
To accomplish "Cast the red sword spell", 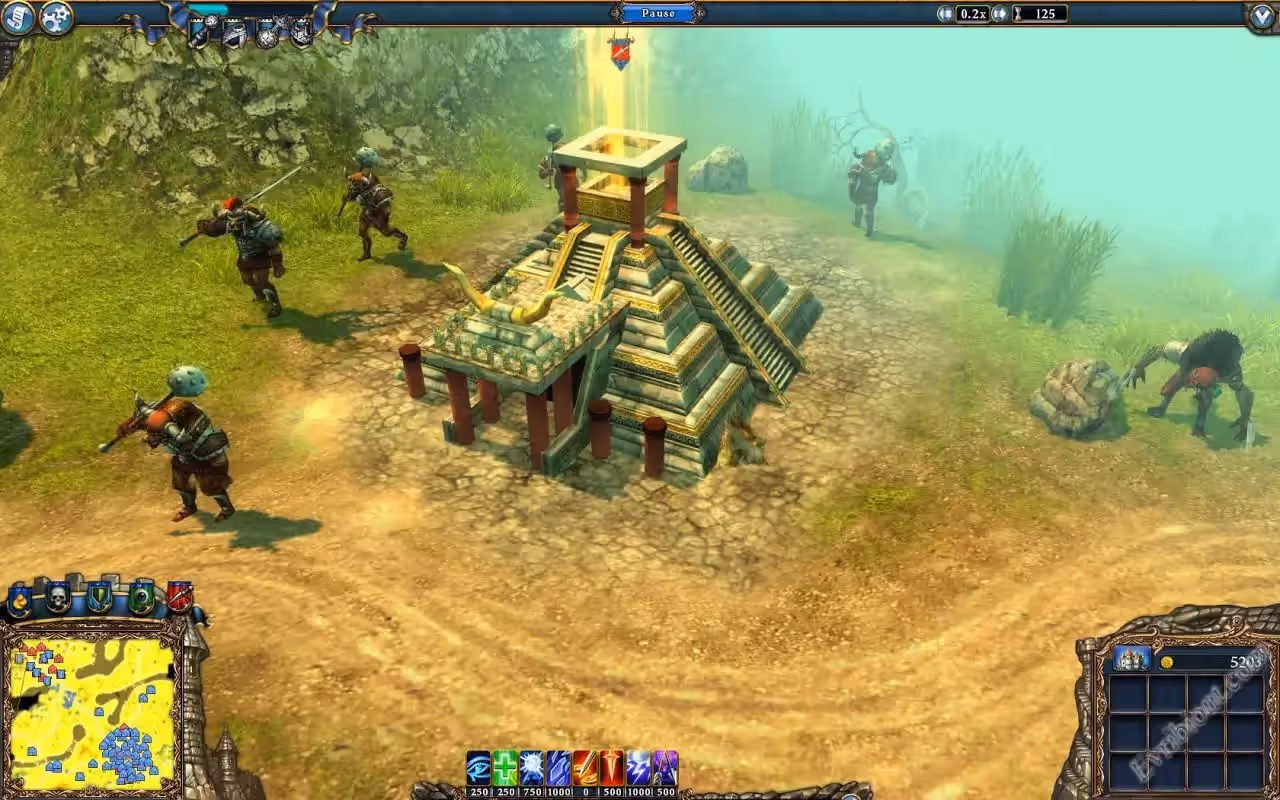I will [611, 768].
